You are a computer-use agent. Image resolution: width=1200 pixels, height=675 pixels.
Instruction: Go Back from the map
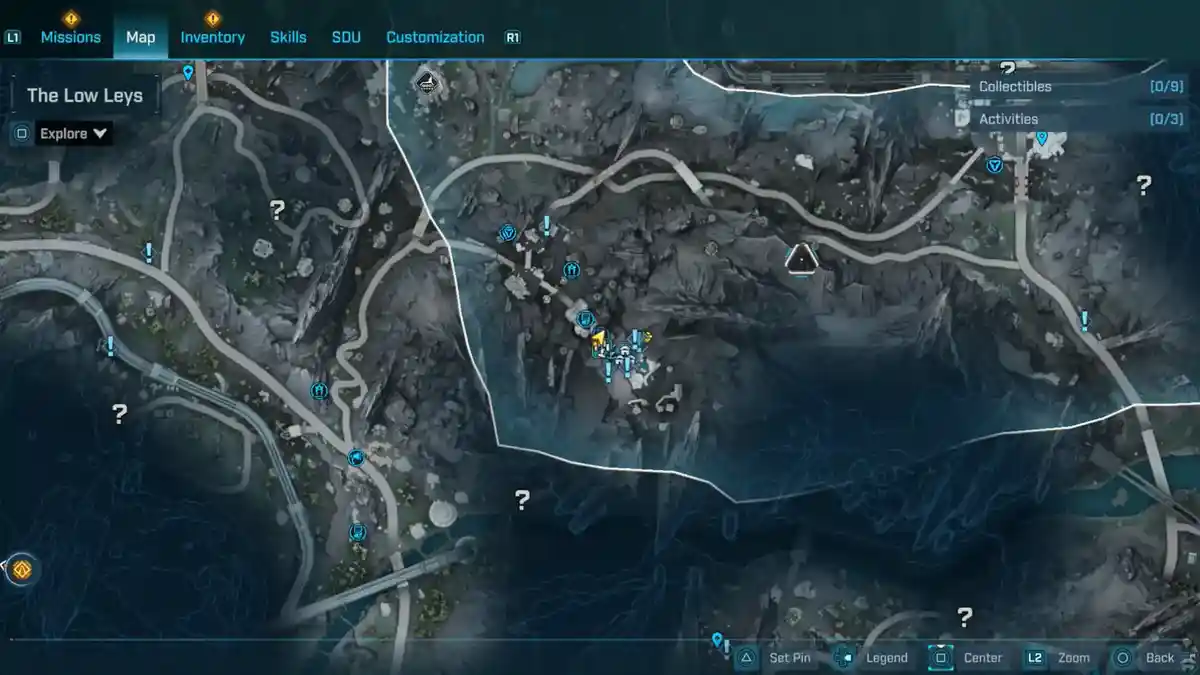coord(1146,658)
